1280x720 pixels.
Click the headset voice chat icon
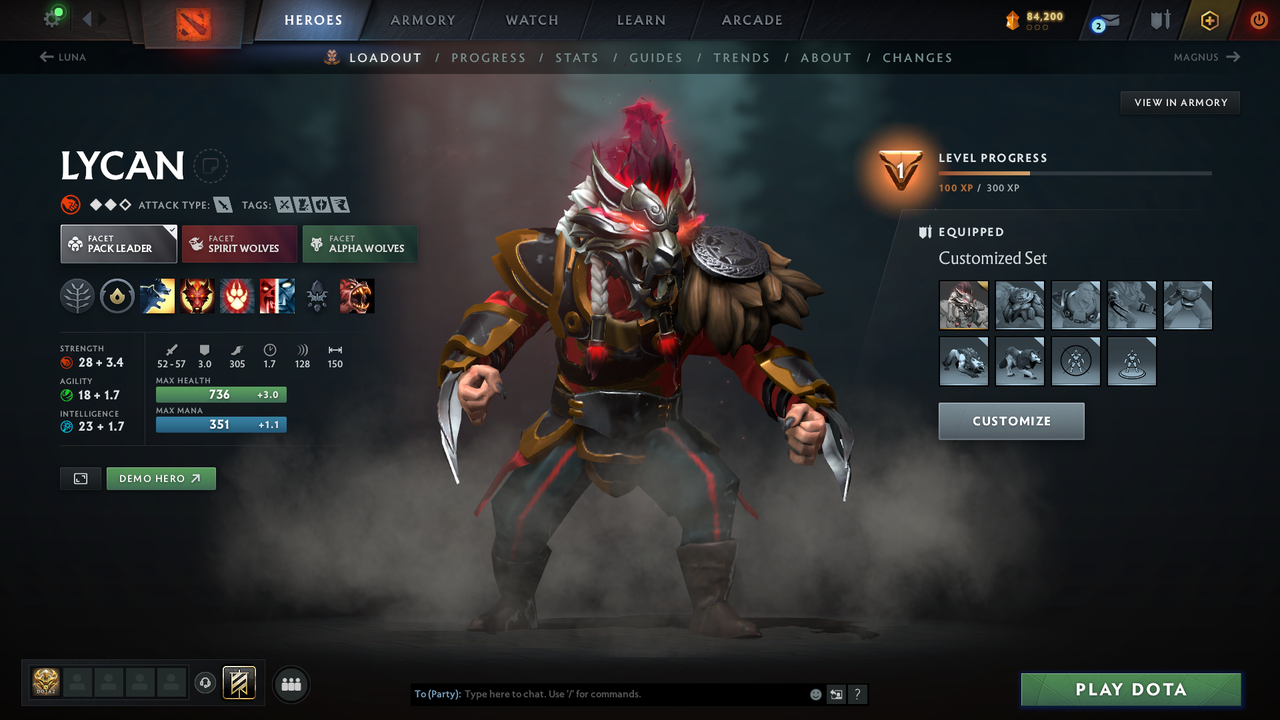pos(206,683)
